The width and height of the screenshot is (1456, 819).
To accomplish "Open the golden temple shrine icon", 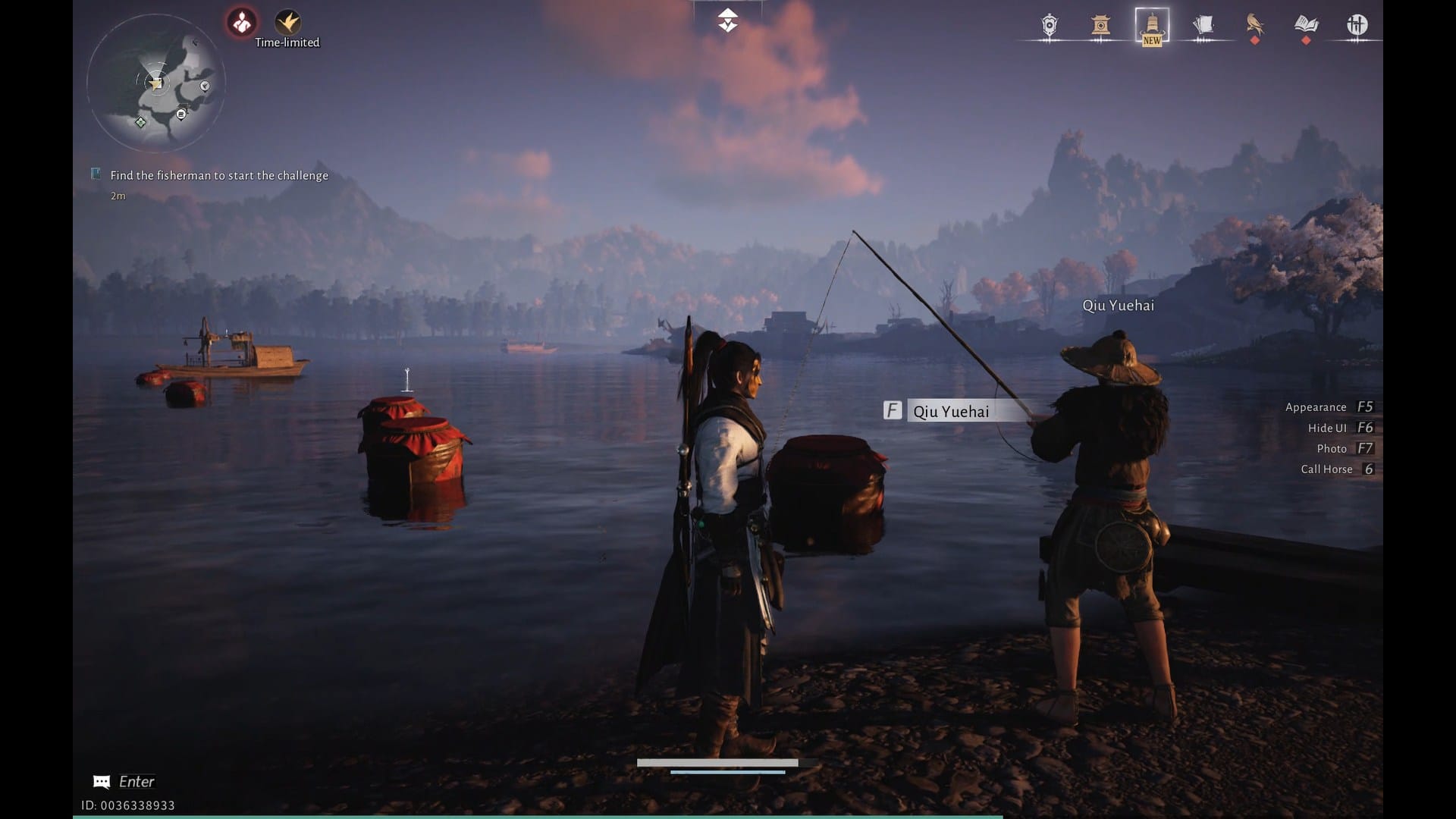I will (1100, 26).
